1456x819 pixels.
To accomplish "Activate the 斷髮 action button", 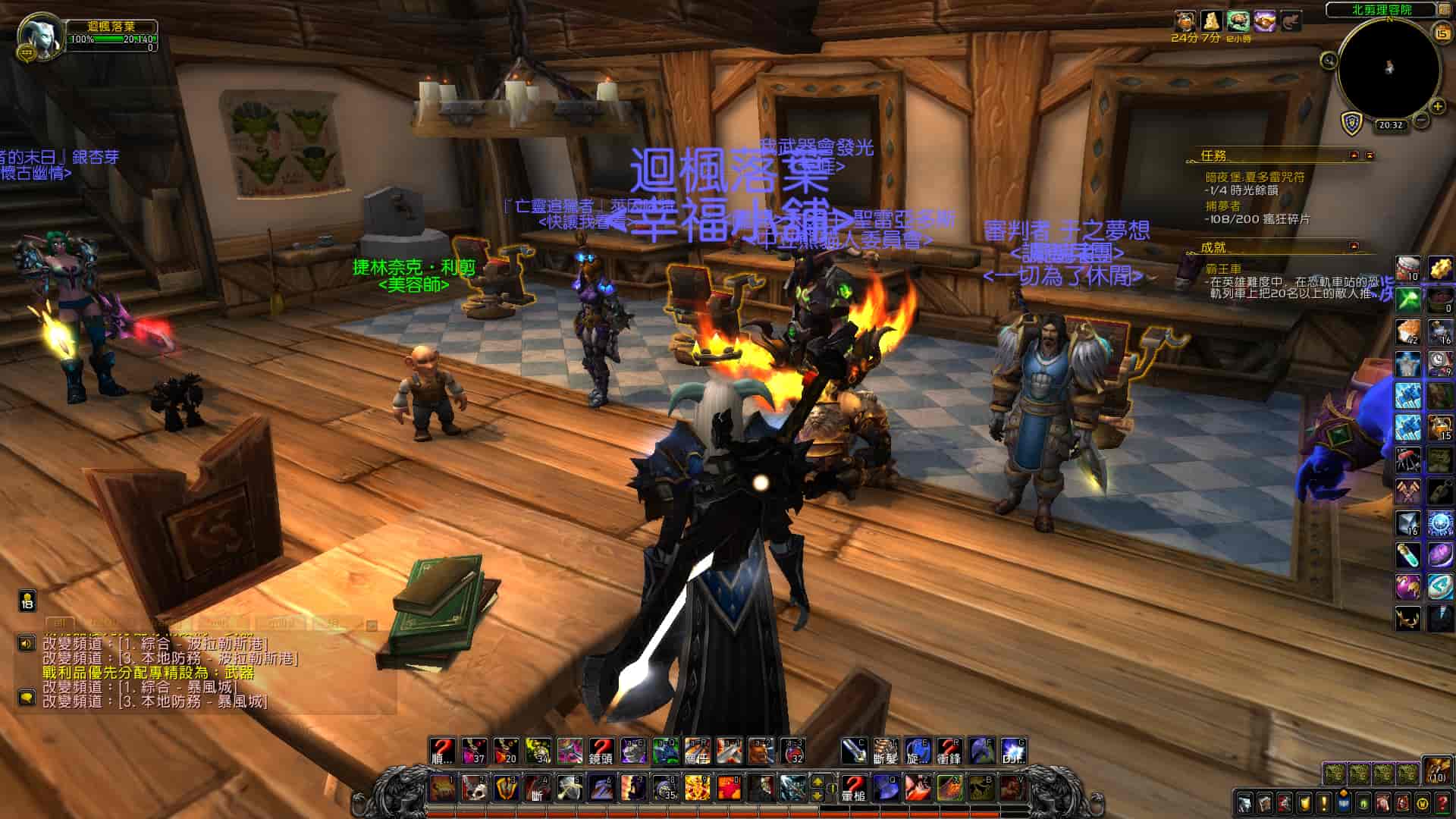I will click(885, 752).
